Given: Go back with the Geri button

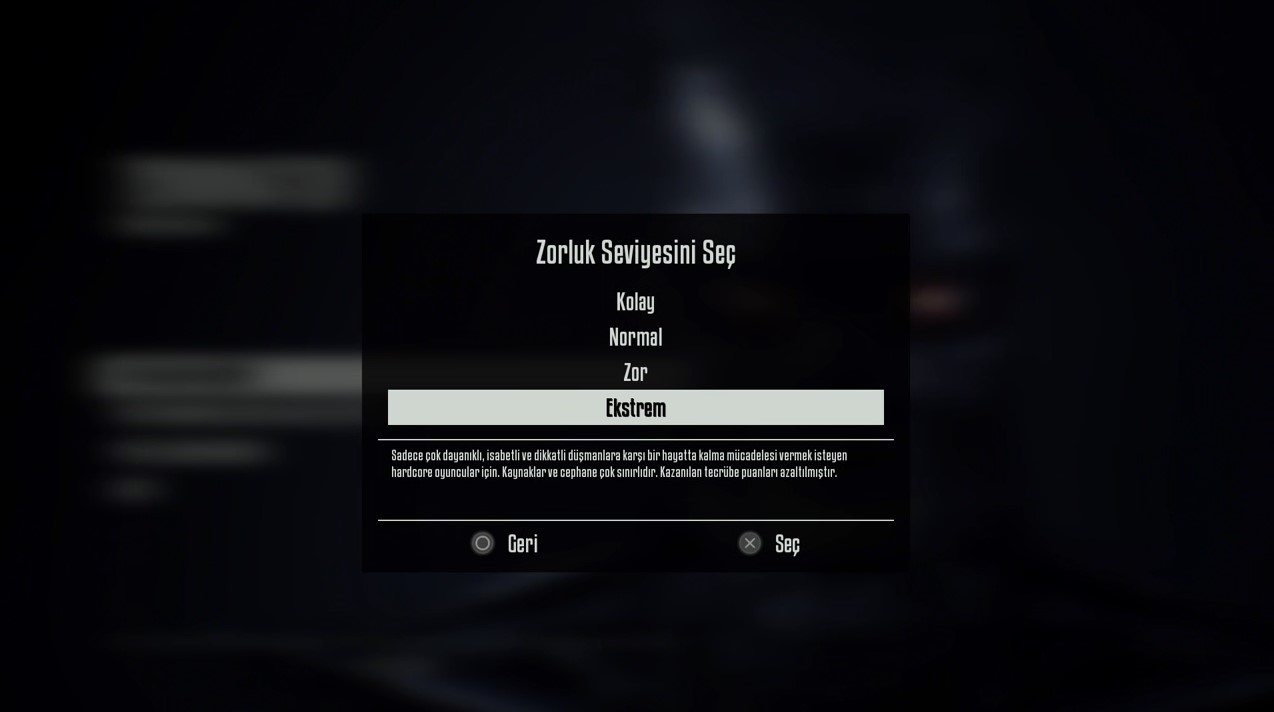Looking at the screenshot, I should point(505,543).
